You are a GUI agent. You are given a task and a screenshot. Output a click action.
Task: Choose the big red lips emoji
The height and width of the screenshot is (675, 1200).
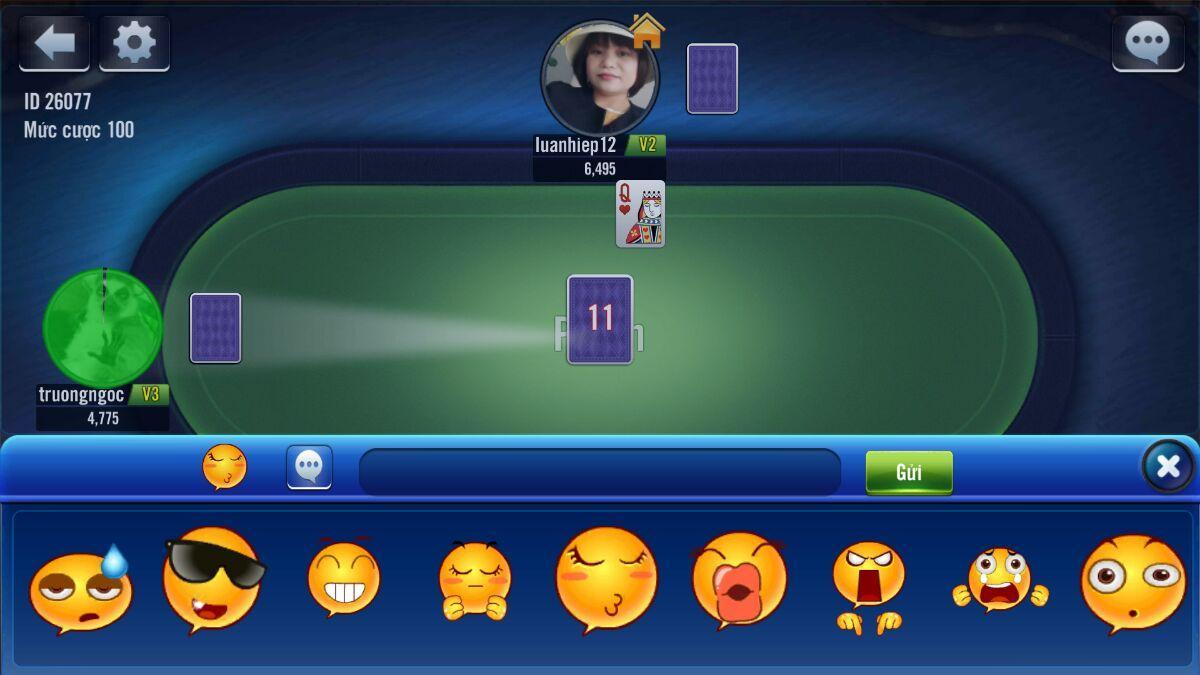[739, 580]
